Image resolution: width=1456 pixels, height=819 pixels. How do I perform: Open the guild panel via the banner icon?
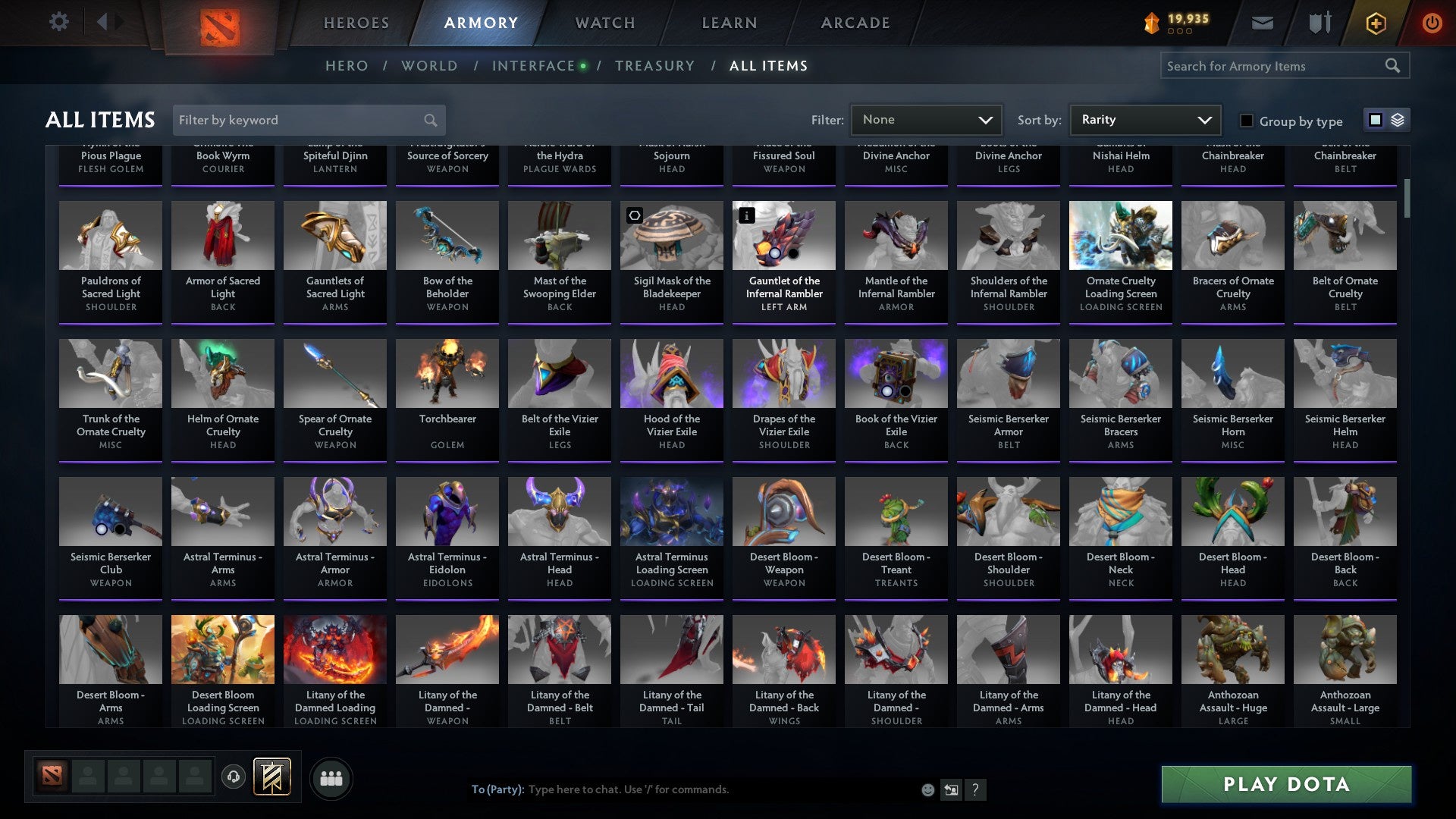[271, 777]
